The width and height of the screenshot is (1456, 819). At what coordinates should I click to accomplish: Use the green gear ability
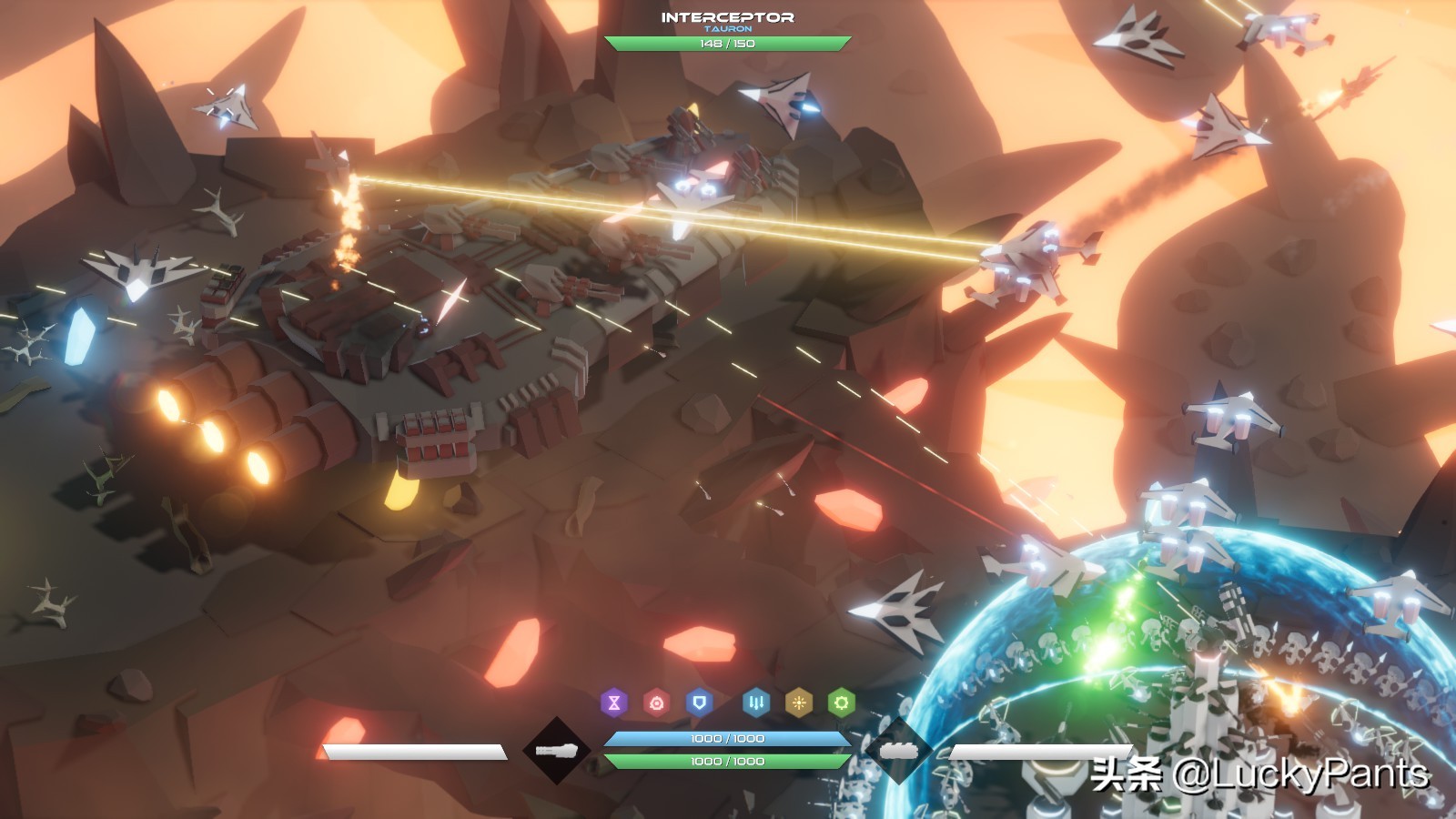pos(842,703)
